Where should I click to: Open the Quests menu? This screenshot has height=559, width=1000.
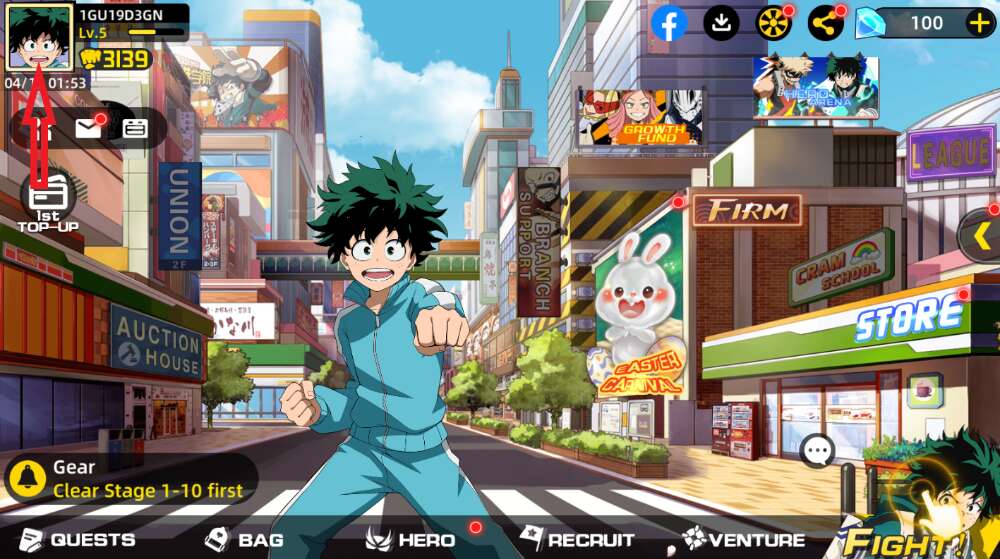coord(78,540)
